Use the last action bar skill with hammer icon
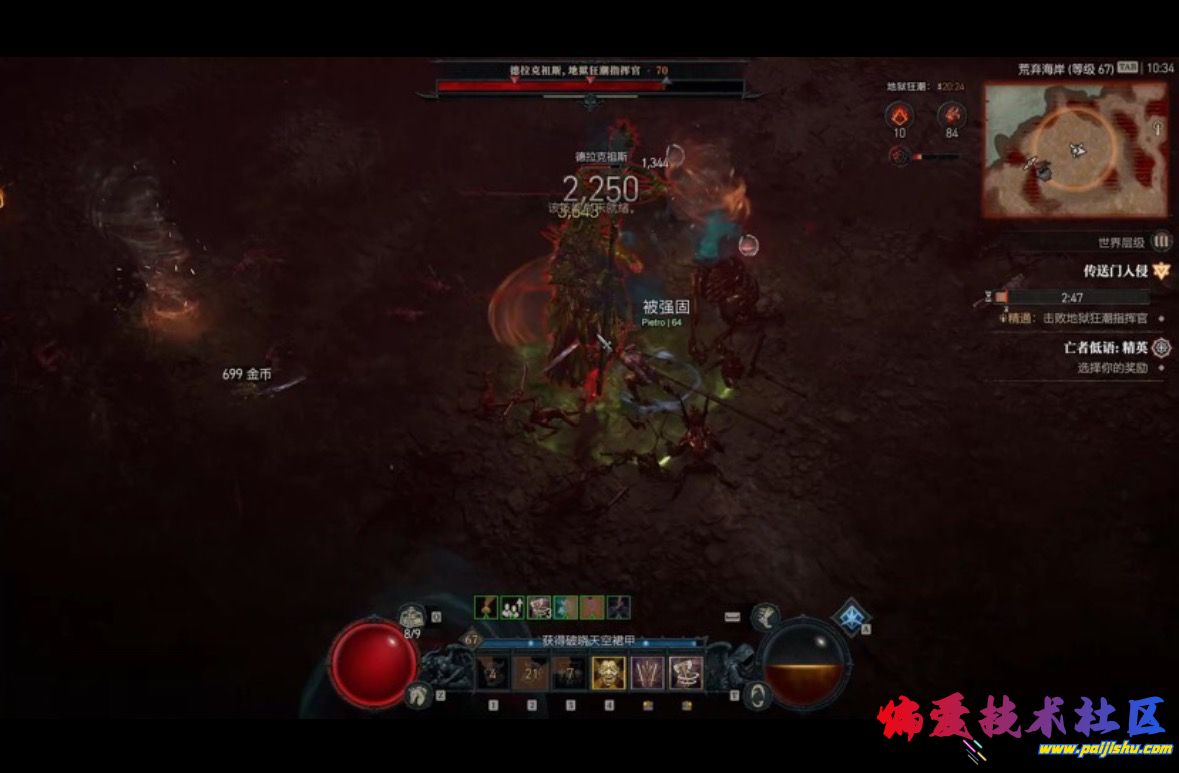The width and height of the screenshot is (1179, 773). click(685, 673)
